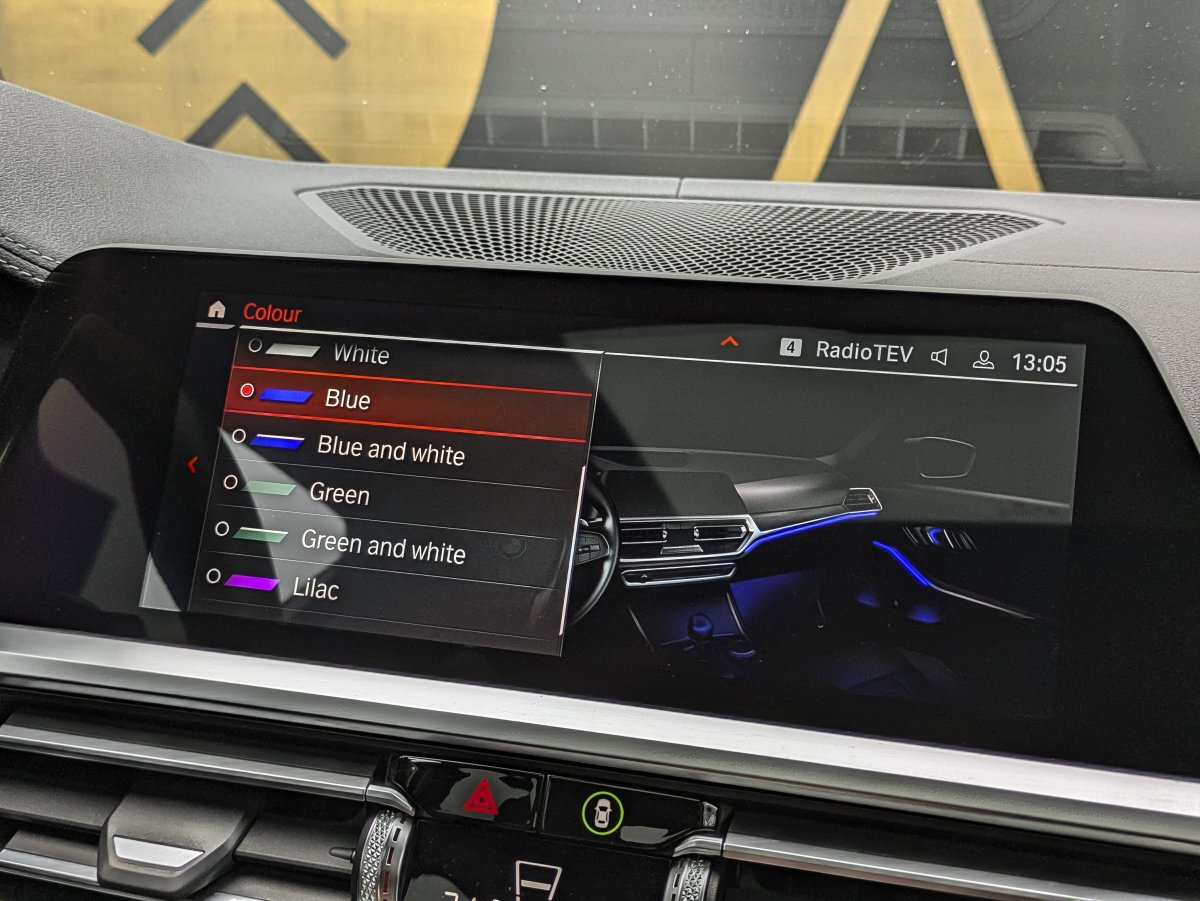The image size is (1200, 901).
Task: Set the colour to Lilac
Action: pos(315,588)
